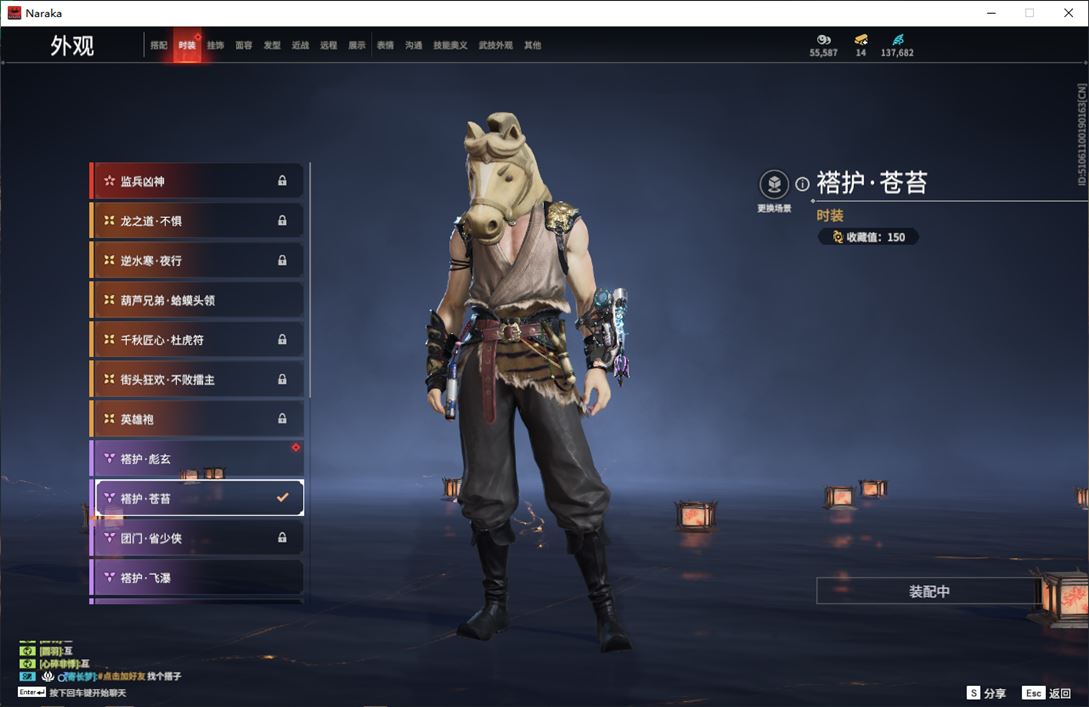This screenshot has height=707, width=1089.
Task: Open the 其他 tab
Action: tap(532, 46)
